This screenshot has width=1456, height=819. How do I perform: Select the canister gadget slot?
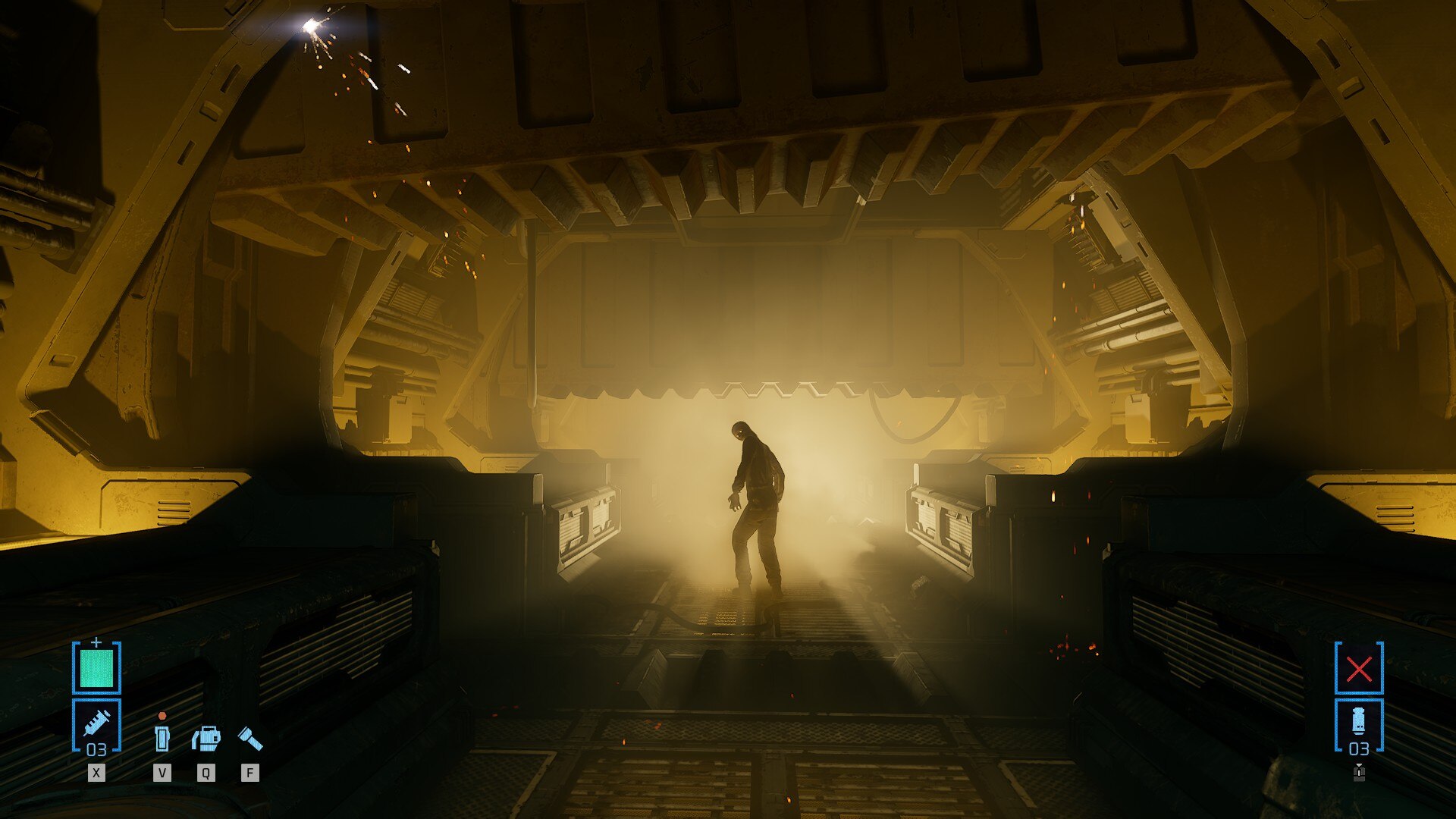coord(1359,724)
